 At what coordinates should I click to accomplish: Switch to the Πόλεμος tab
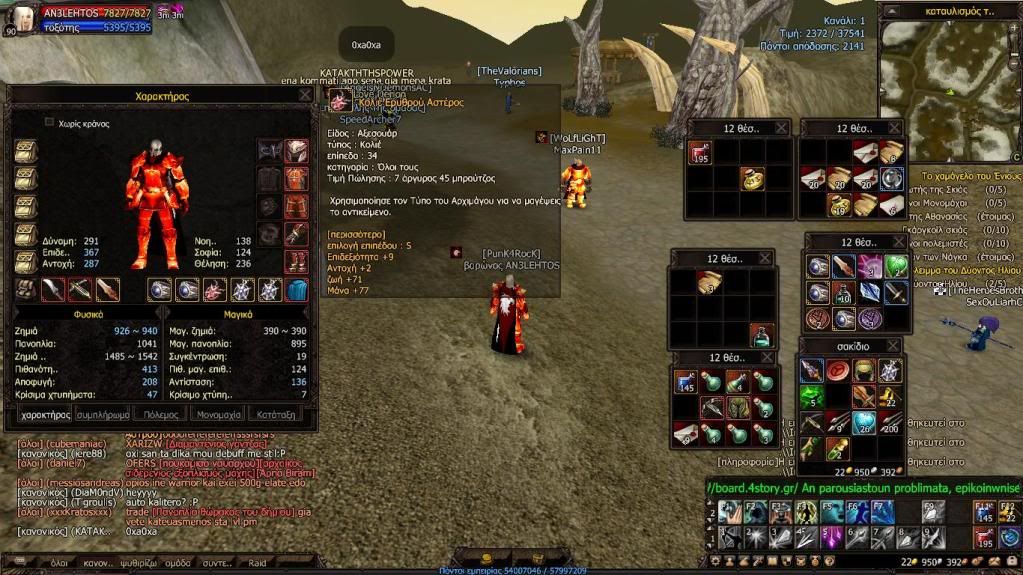(162, 413)
